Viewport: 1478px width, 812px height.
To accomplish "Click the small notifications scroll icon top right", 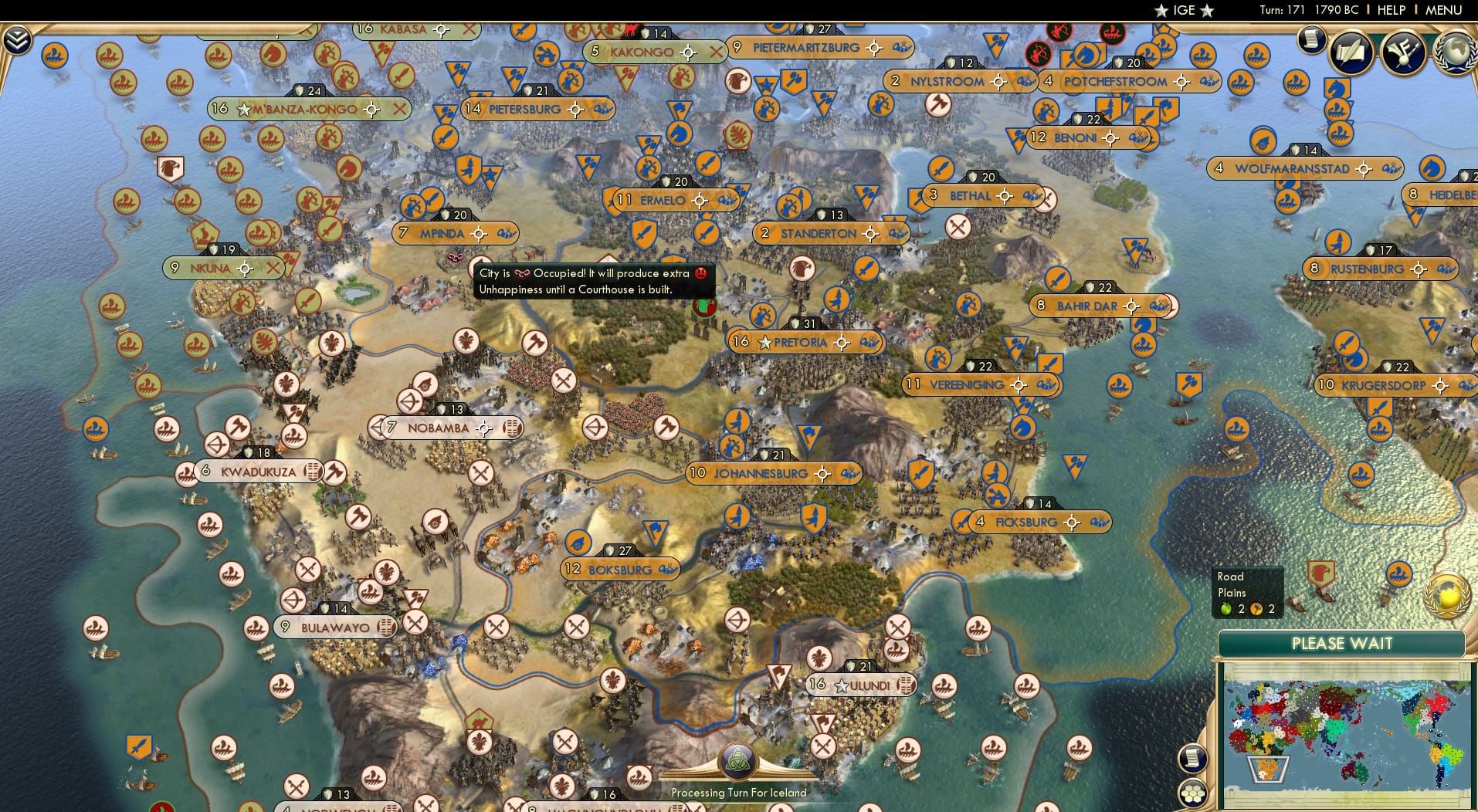I will (x=1310, y=36).
